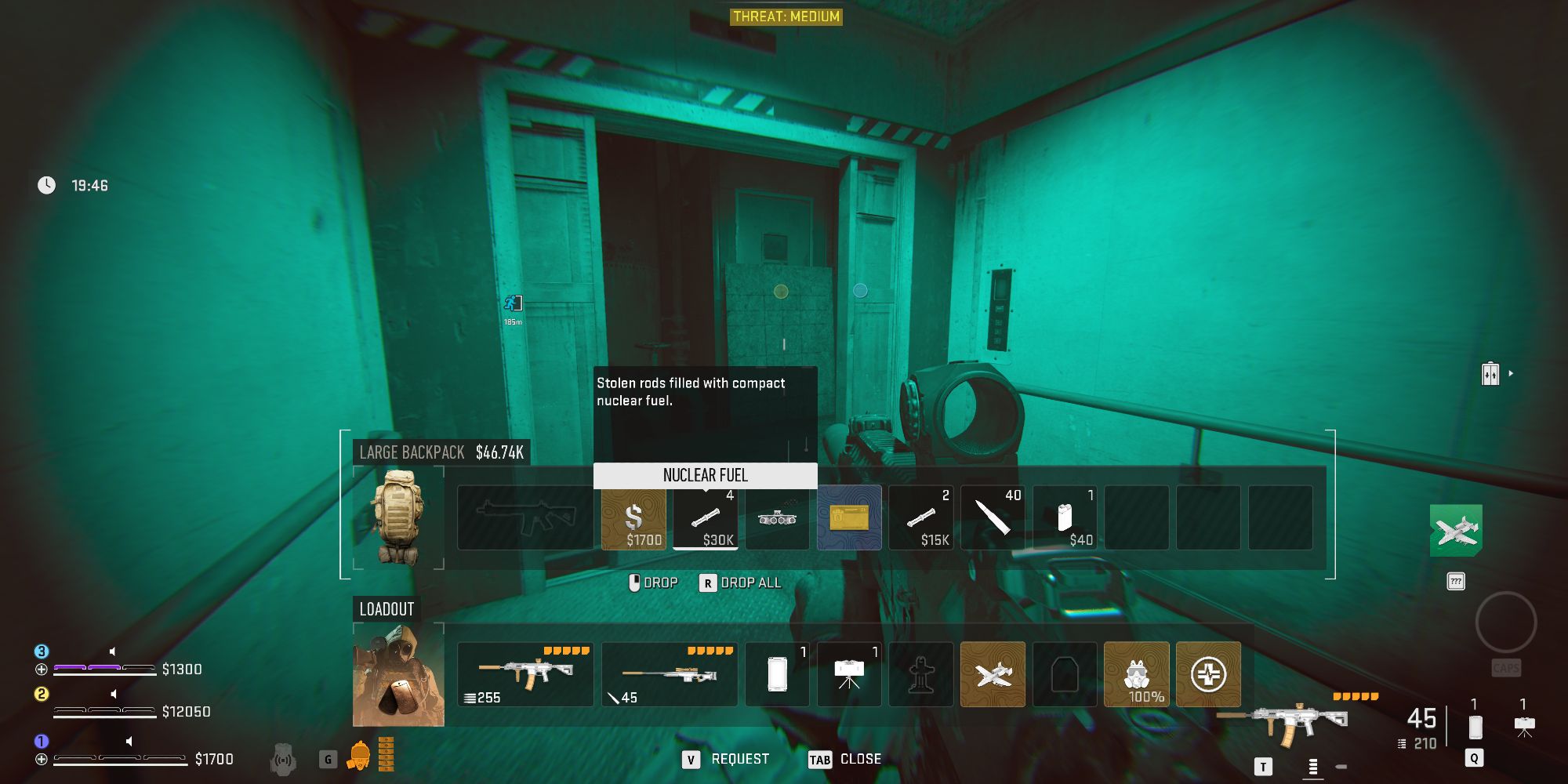Select the $1700 cash stack item
1568x784 pixels.
[x=633, y=517]
